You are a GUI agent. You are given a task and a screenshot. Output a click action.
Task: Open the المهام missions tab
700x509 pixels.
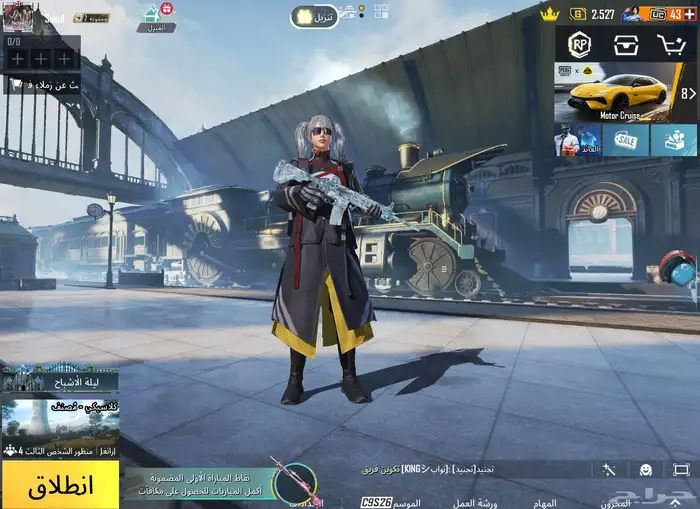pos(544,502)
